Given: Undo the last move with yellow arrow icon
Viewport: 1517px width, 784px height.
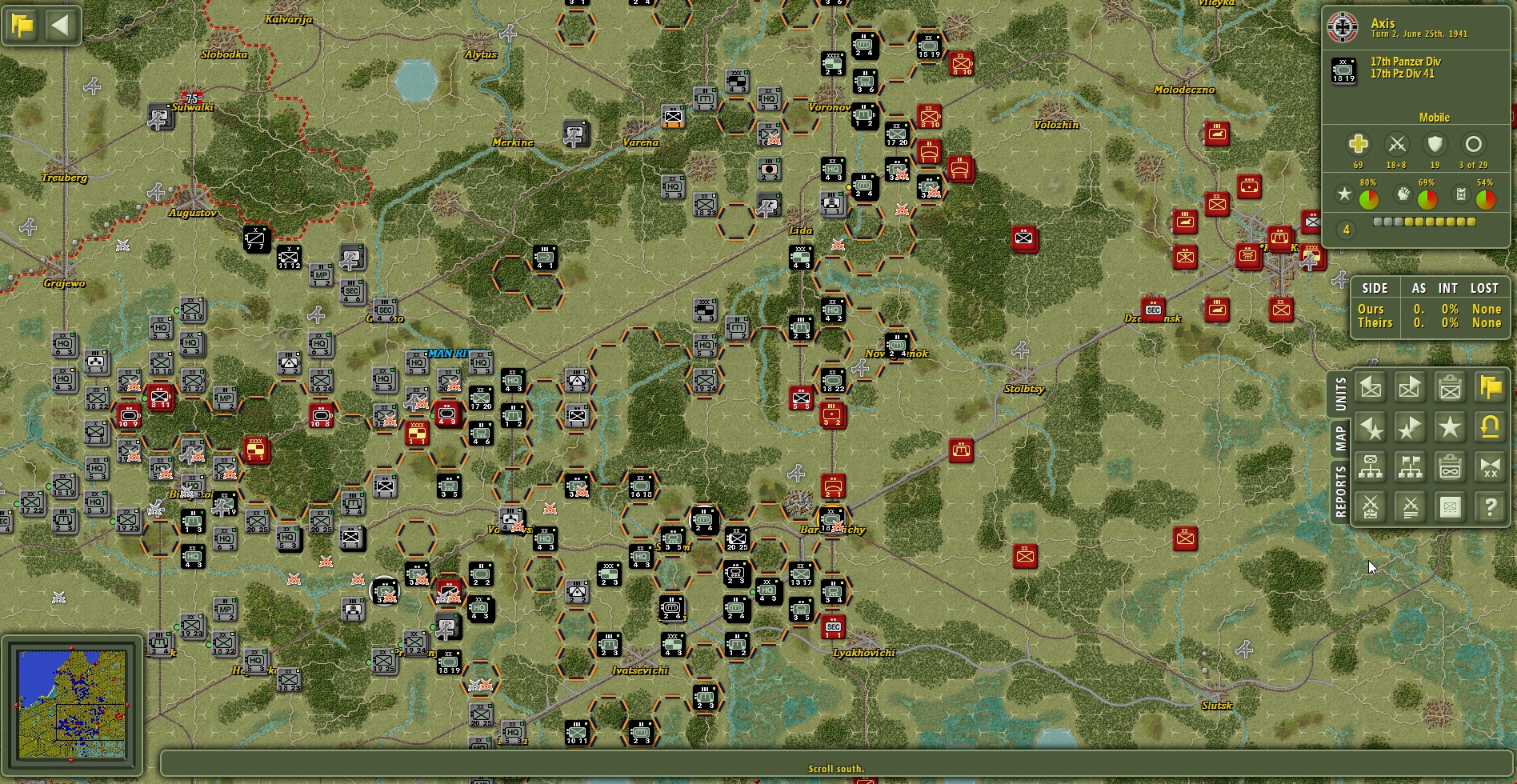Looking at the screenshot, I should point(1490,426).
